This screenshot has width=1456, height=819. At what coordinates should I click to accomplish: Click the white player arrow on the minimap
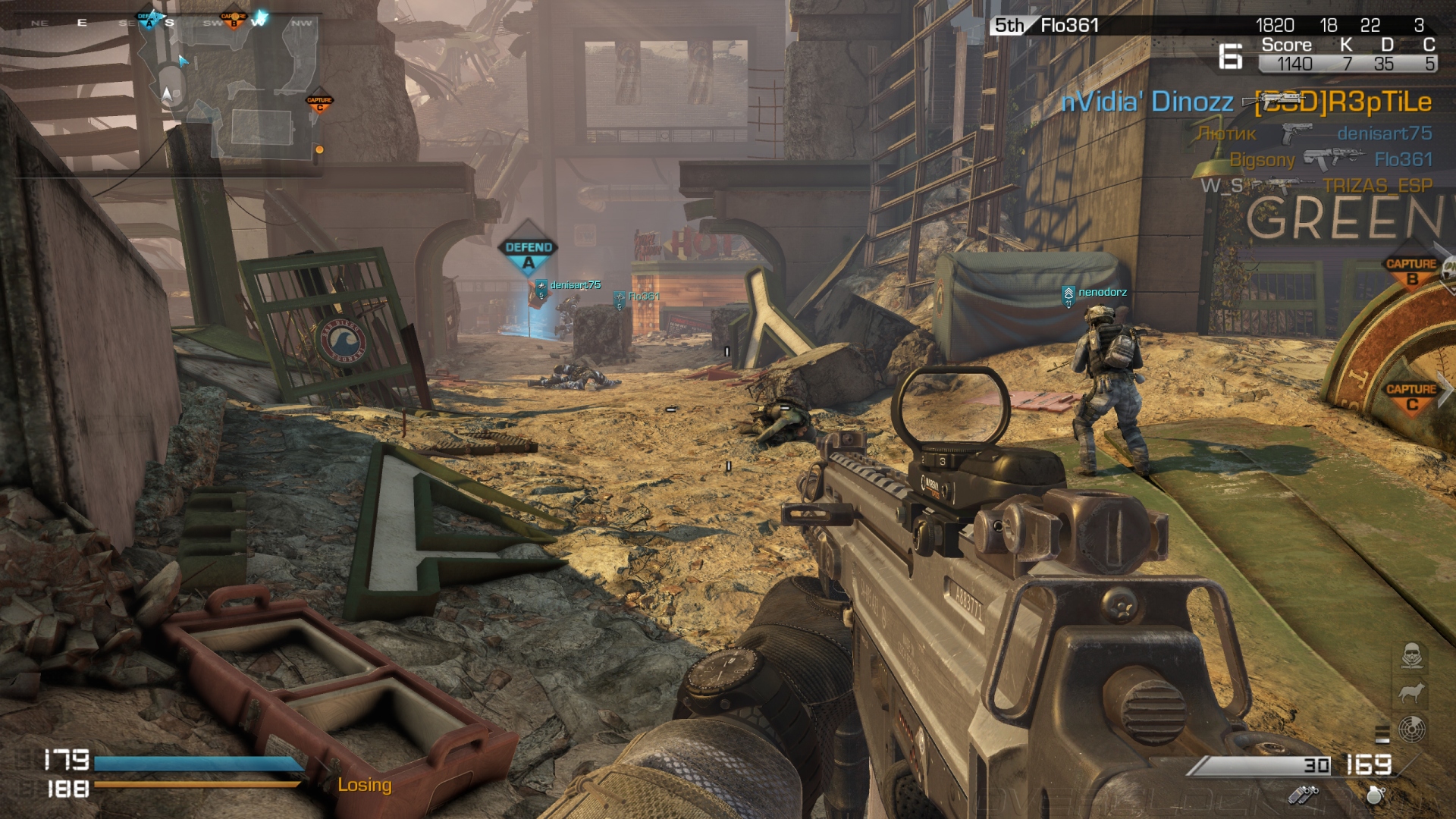[x=168, y=95]
